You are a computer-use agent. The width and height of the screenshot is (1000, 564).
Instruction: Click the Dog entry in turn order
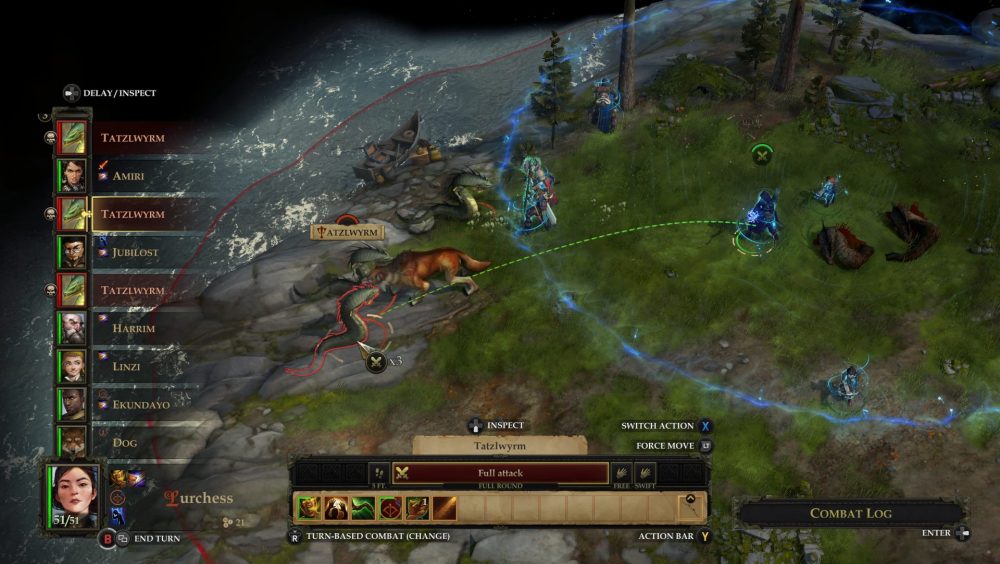point(72,441)
